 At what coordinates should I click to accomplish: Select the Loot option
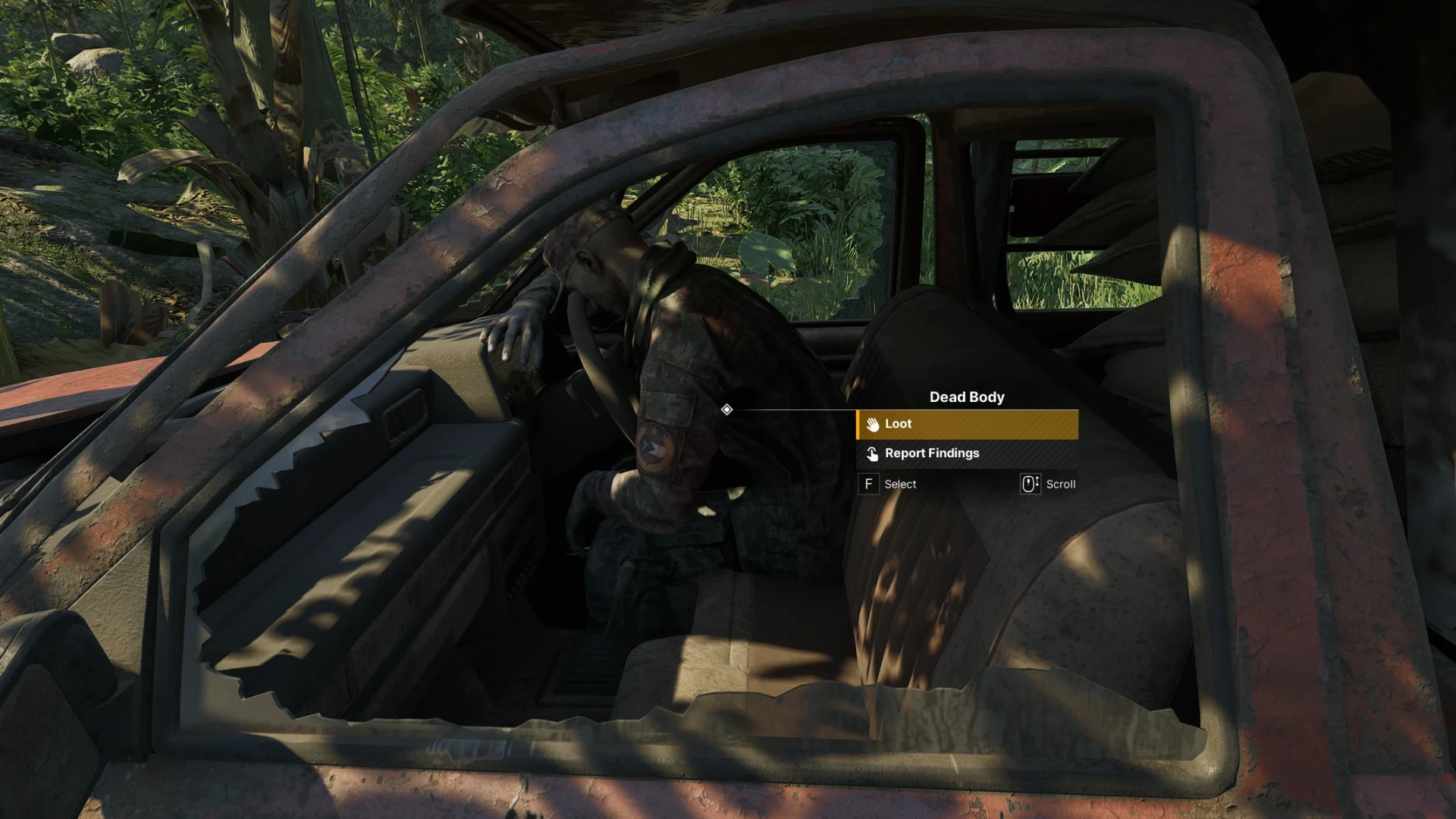(967, 425)
